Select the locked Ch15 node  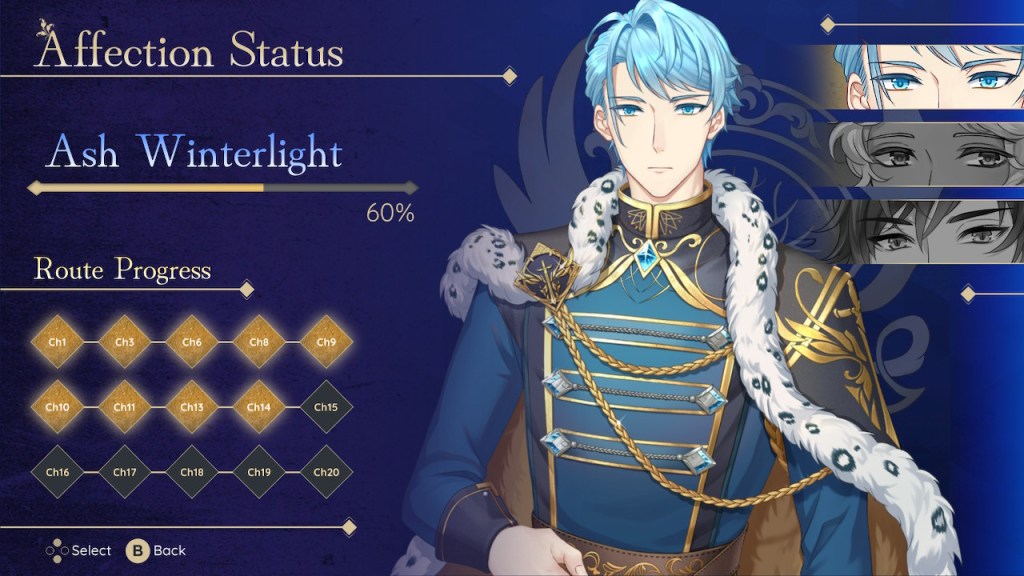point(326,407)
